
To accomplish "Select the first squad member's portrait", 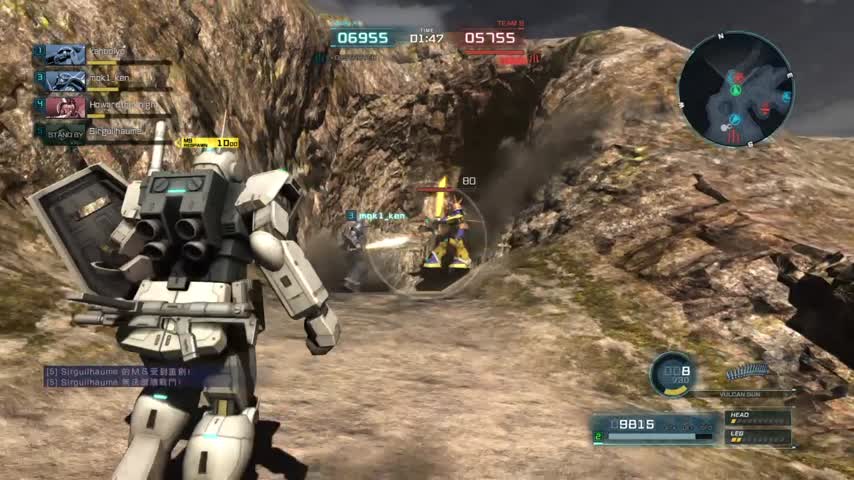I will pyautogui.click(x=64, y=55).
